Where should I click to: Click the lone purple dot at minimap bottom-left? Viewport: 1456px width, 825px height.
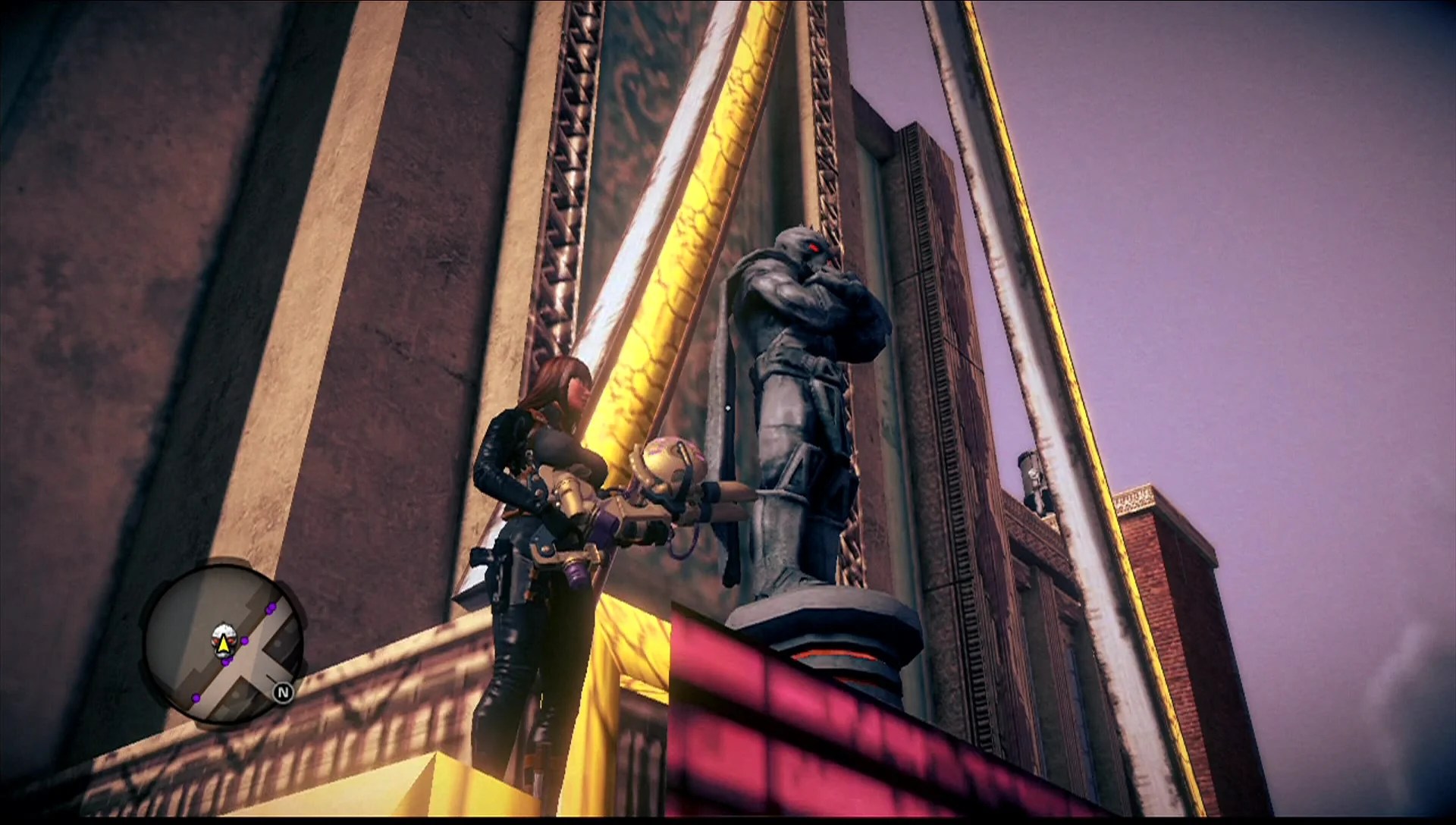click(x=196, y=698)
